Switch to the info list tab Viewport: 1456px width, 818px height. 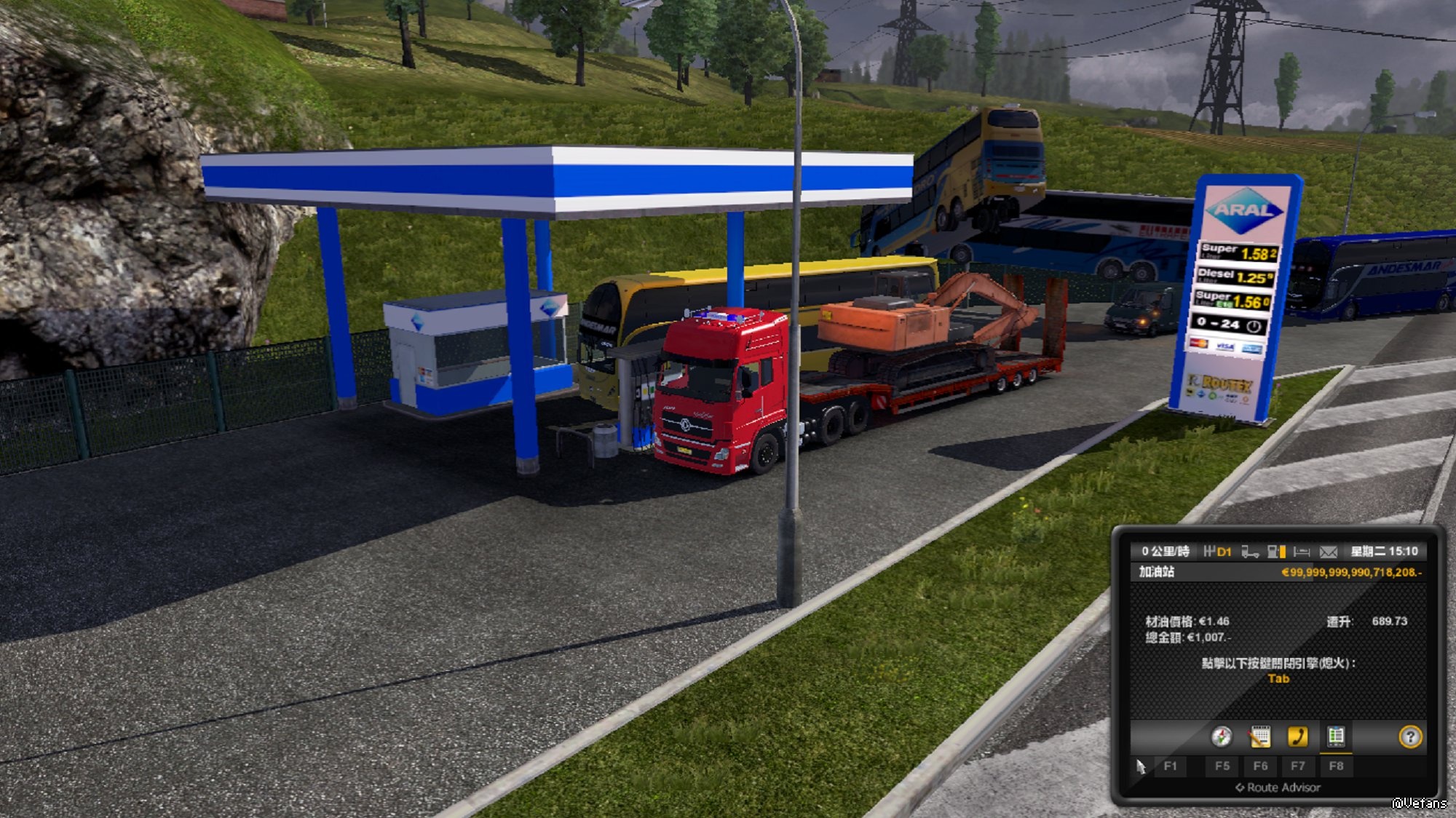pos(1335,736)
